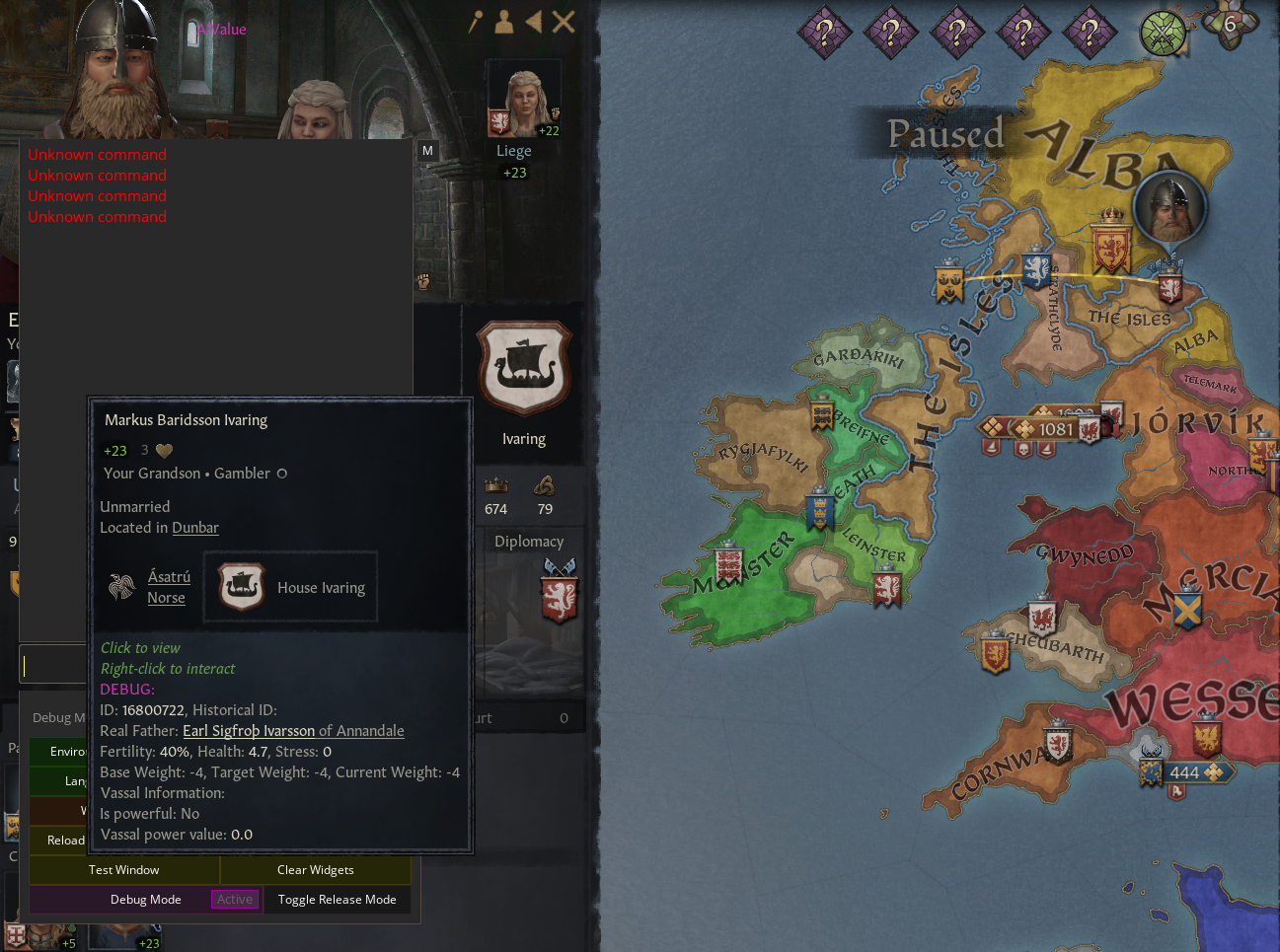The height and width of the screenshot is (952, 1280).
Task: Click the Test Window debug button
Action: click(x=123, y=870)
